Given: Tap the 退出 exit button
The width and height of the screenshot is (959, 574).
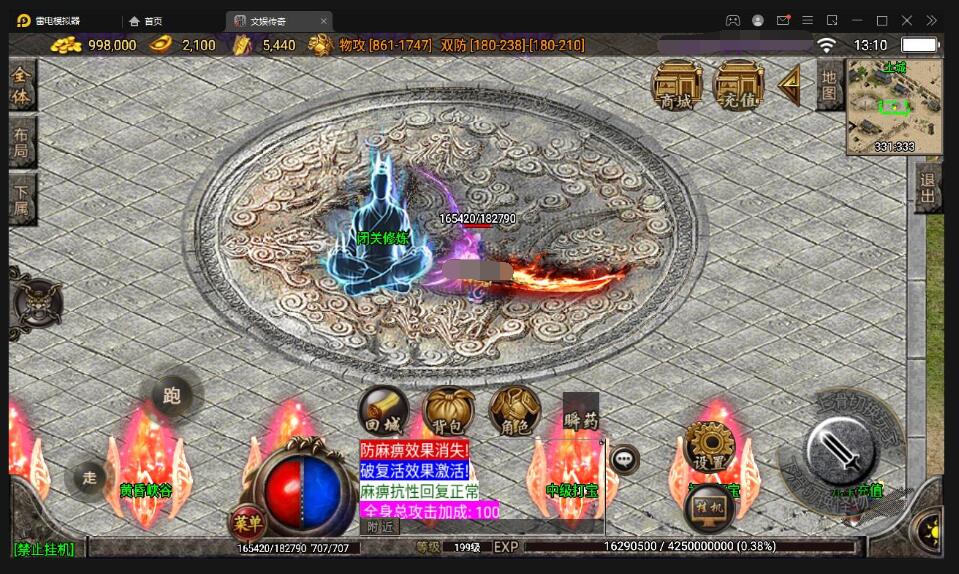Looking at the screenshot, I should pos(927,187).
